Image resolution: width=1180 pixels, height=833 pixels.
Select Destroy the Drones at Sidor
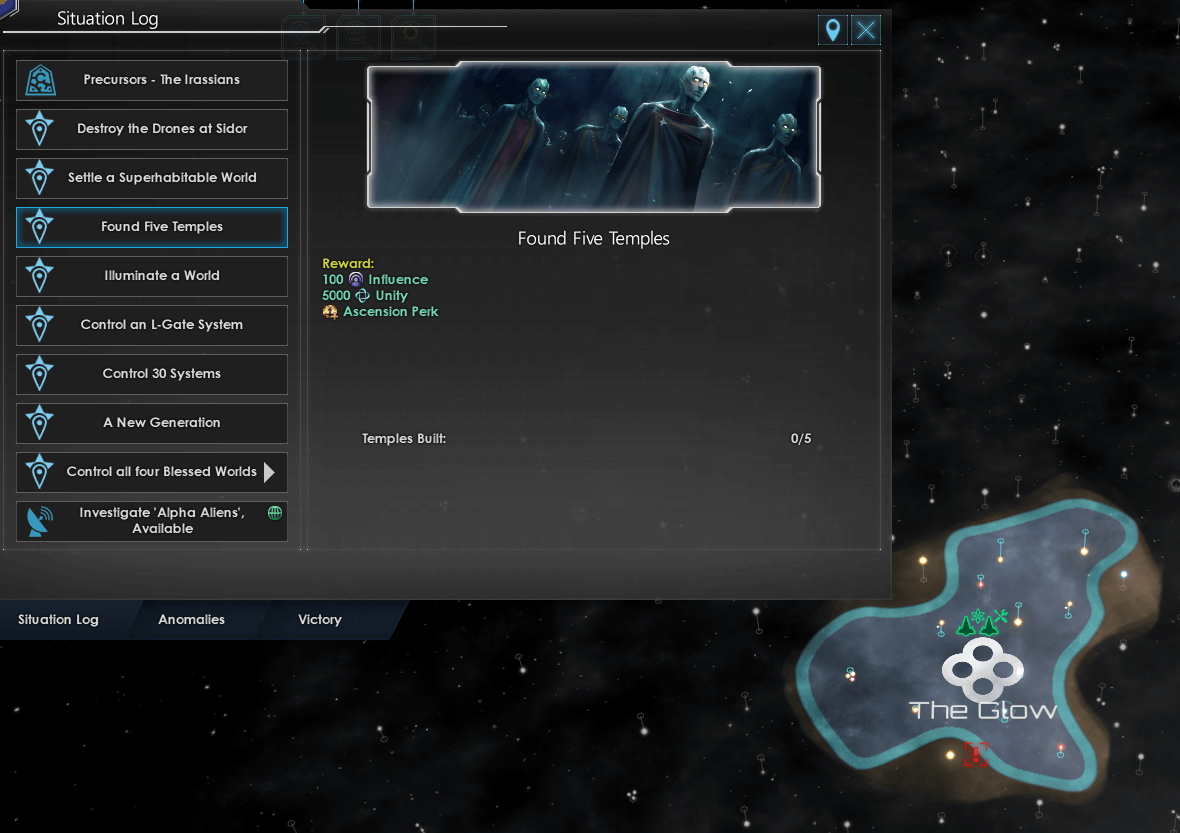(152, 129)
